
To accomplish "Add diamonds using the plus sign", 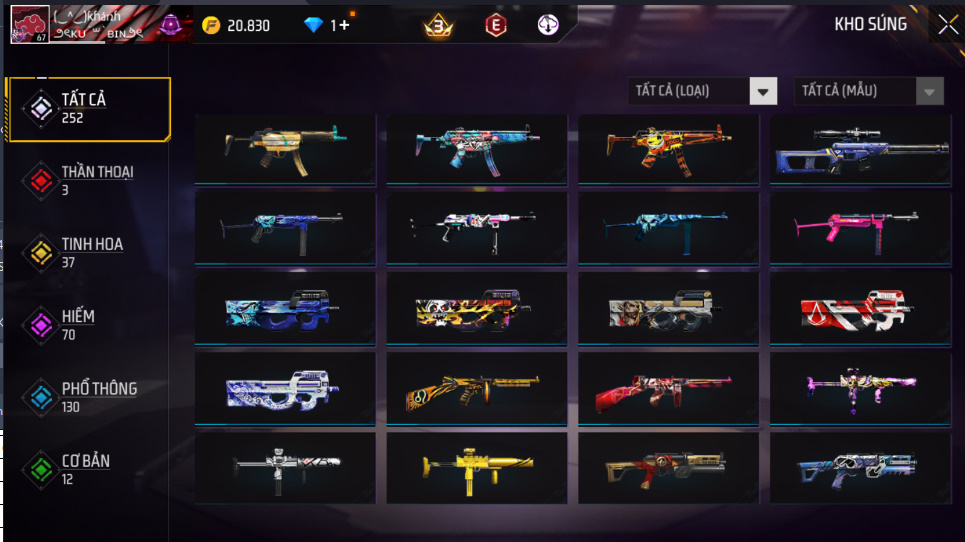I will (345, 25).
